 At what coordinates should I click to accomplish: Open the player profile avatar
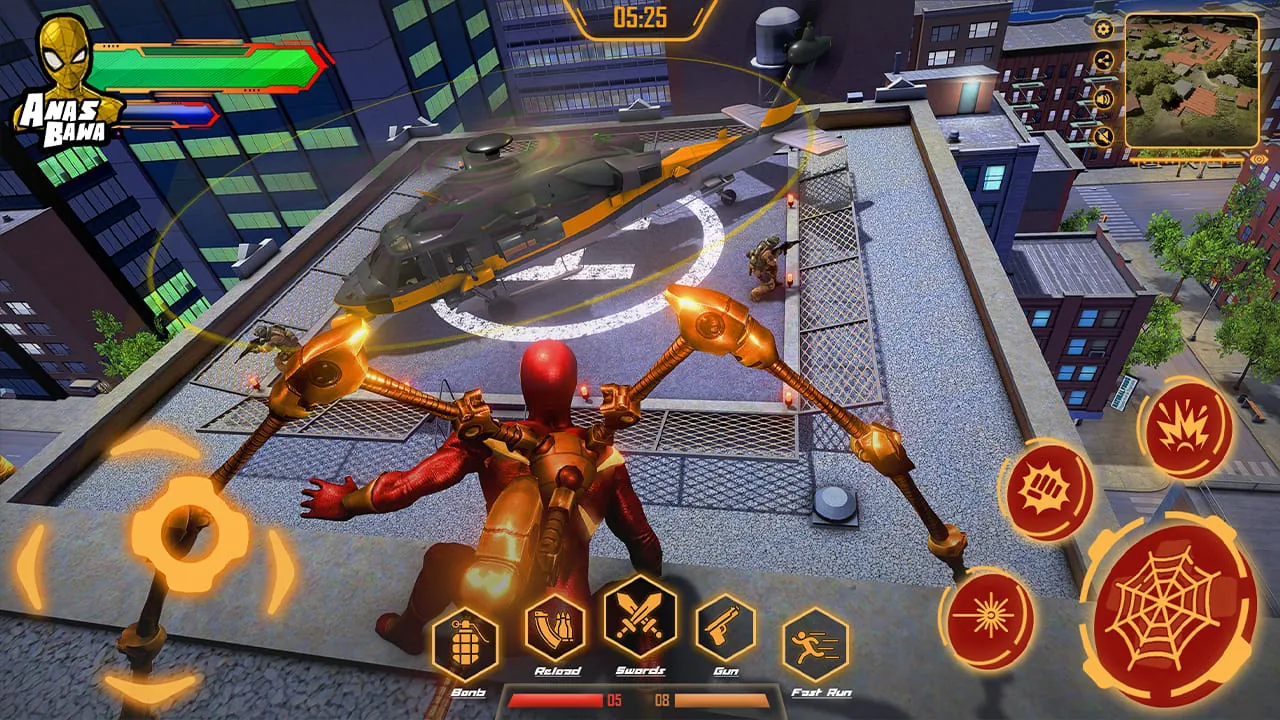click(62, 55)
